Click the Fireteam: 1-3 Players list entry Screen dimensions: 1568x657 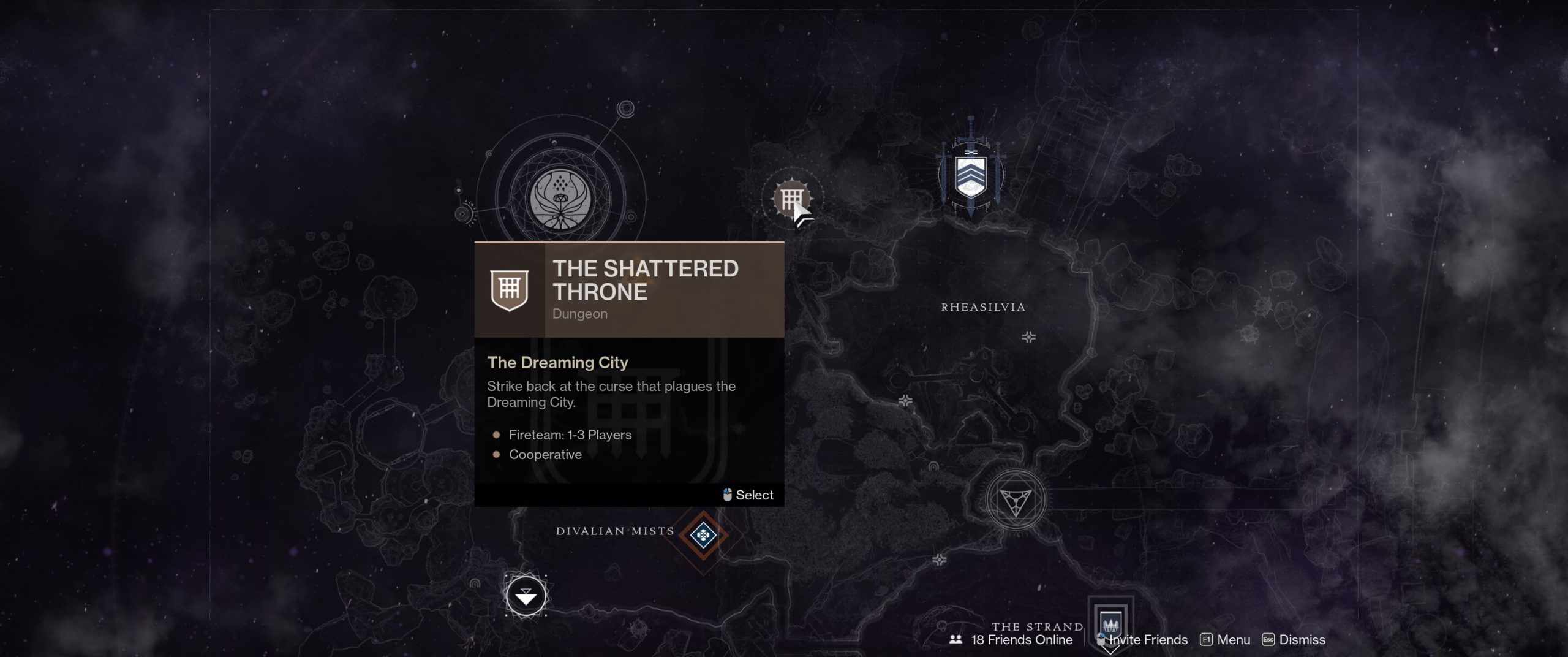coord(570,435)
